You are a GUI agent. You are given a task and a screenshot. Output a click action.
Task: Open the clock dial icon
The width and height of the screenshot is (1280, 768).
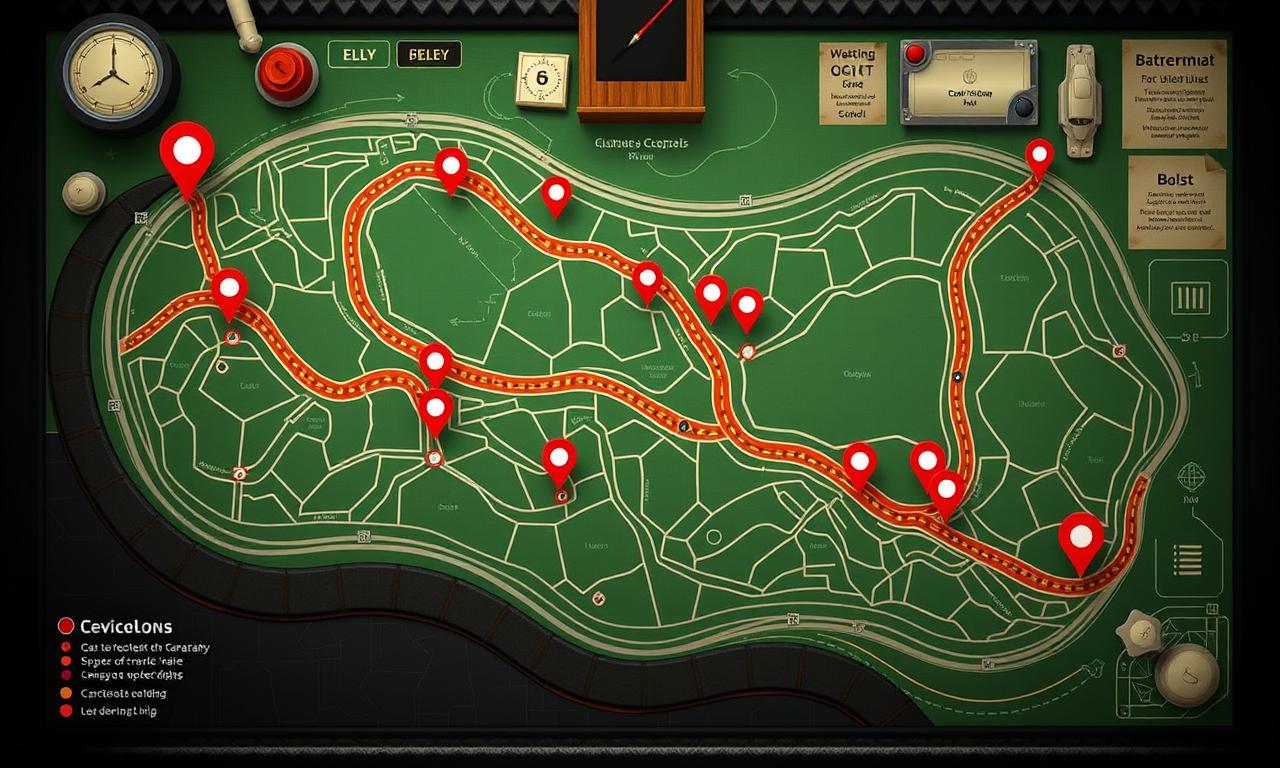tap(110, 70)
